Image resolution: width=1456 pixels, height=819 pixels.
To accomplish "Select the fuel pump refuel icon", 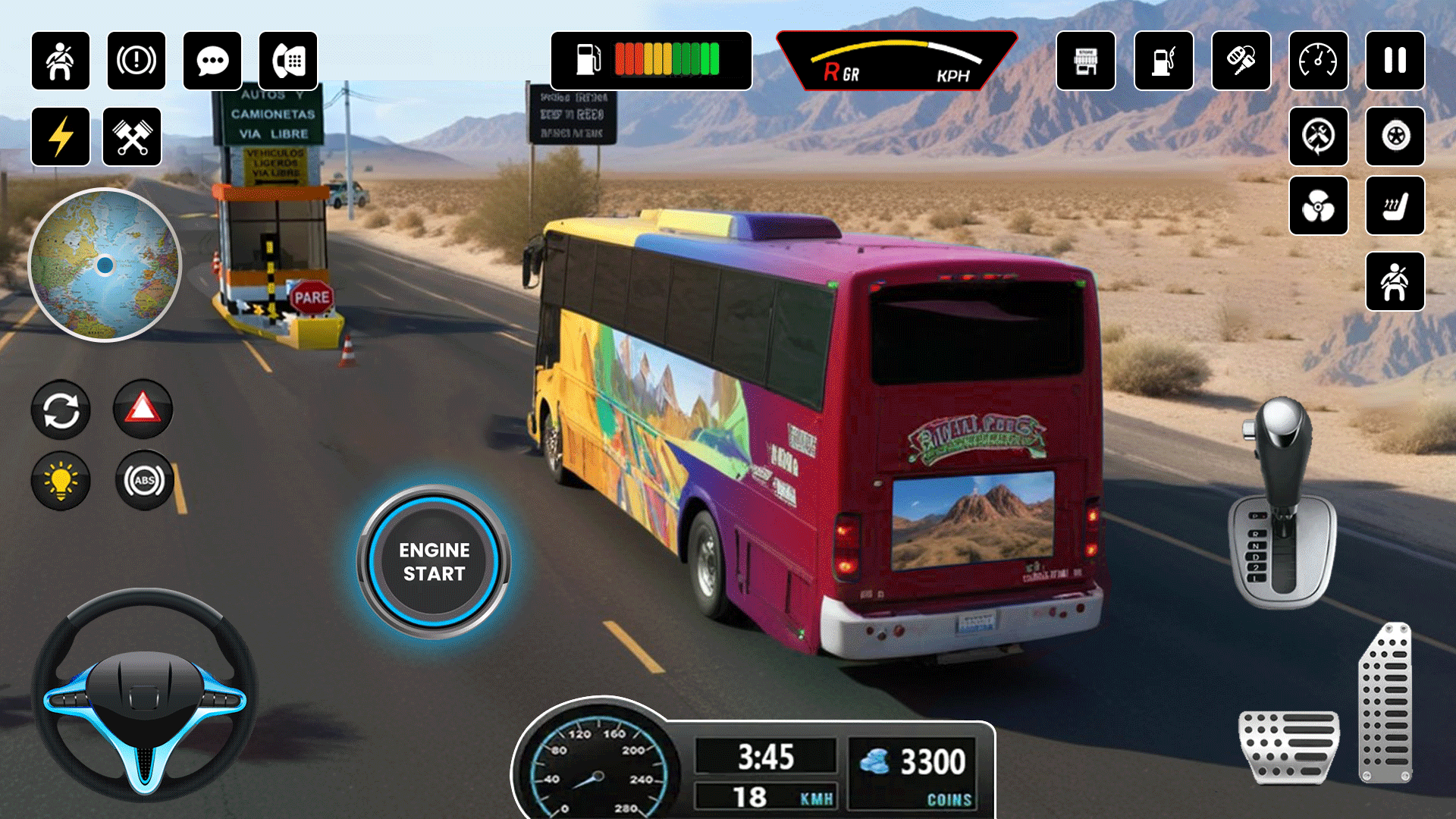I will tap(1163, 61).
